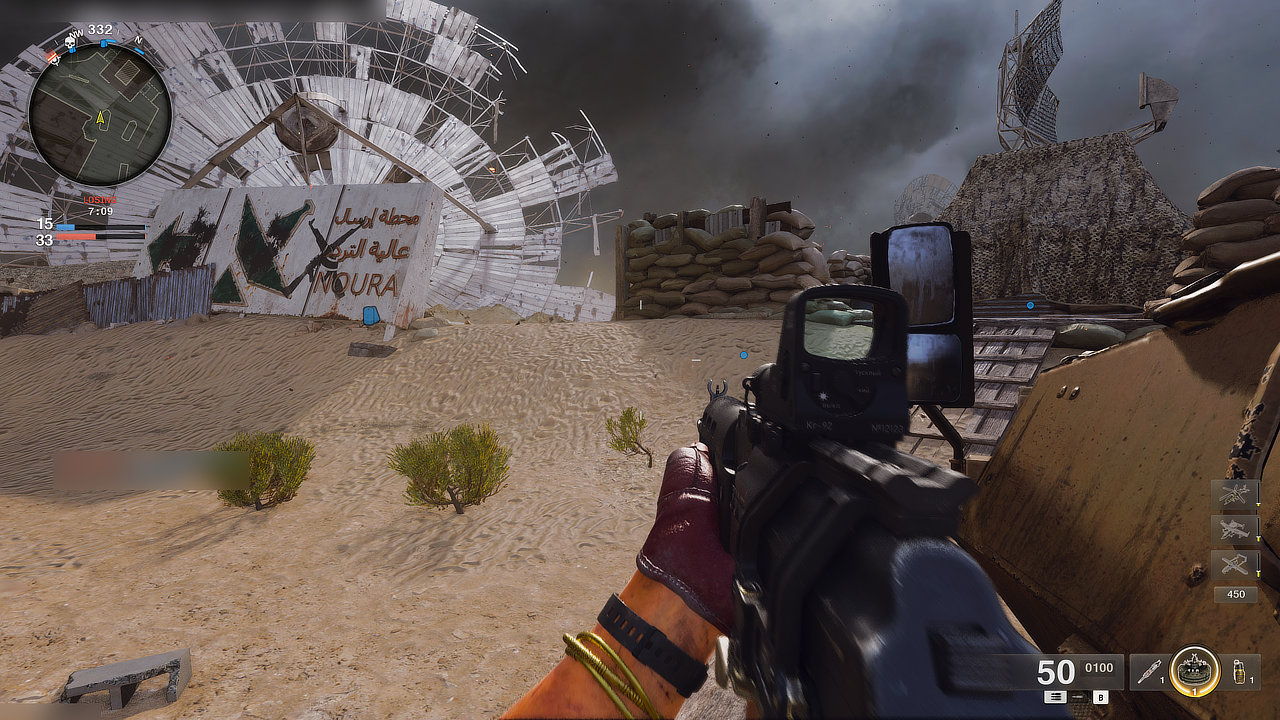1280x720 pixels.
Task: Use the stim syringe tactical slot
Action: click(1152, 671)
